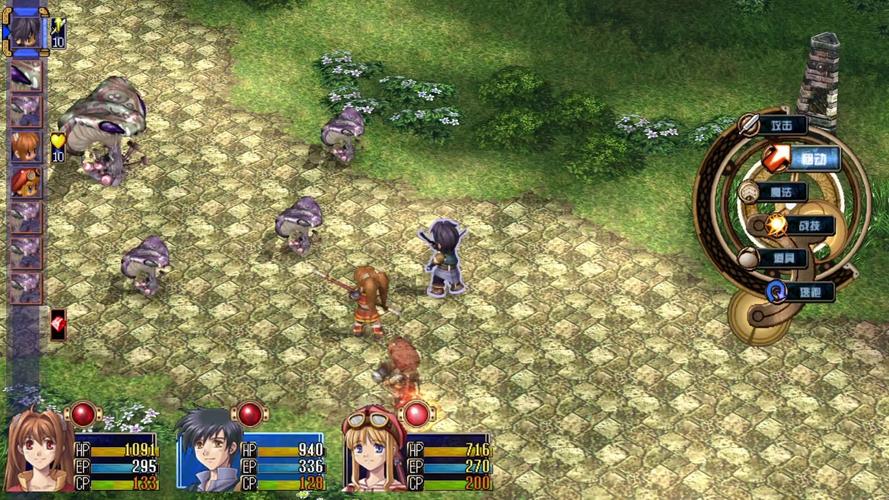Image resolution: width=889 pixels, height=500 pixels.
Task: Select the red-capped girl turn order icon
Action: click(25, 182)
